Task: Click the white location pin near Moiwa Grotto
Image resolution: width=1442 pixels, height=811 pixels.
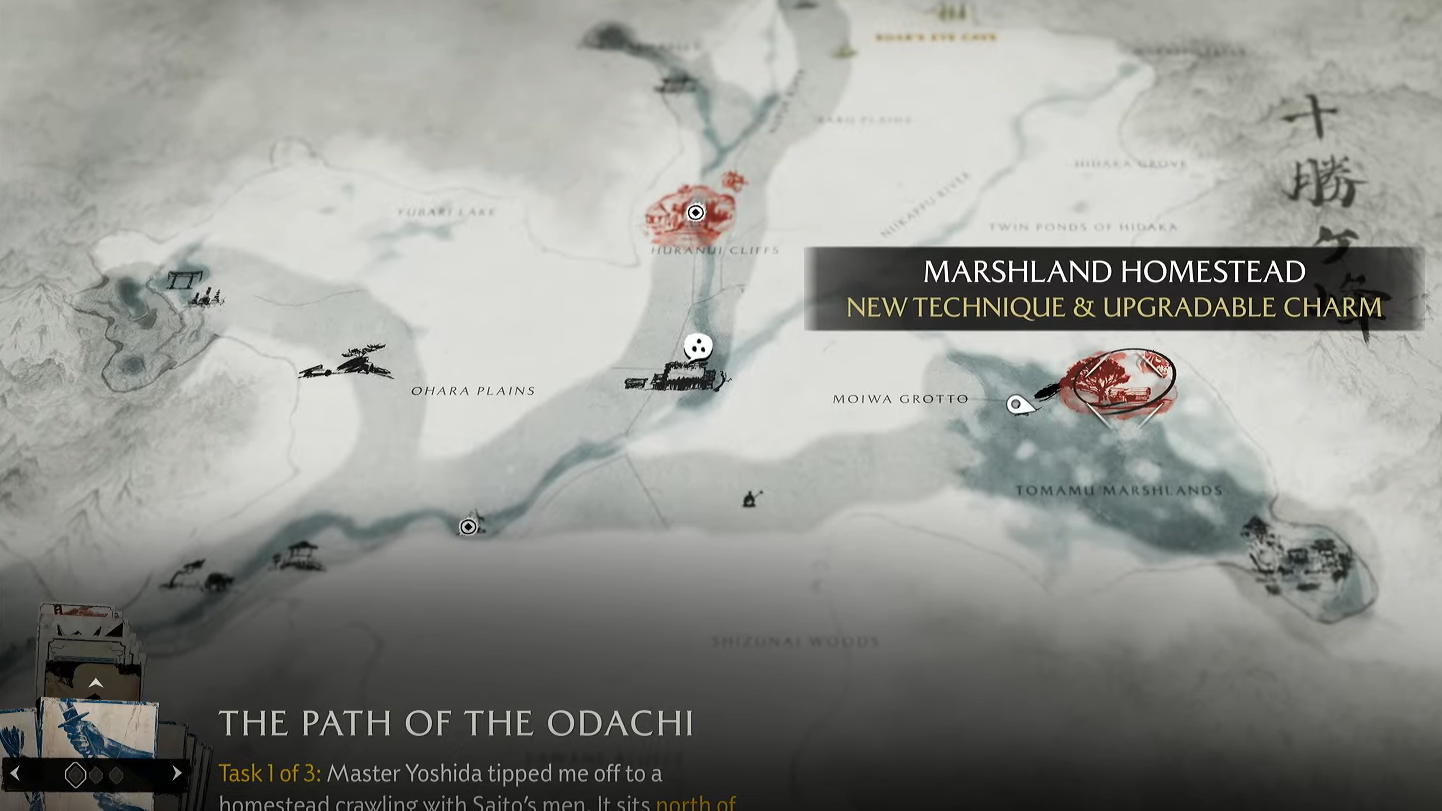Action: point(1018,404)
